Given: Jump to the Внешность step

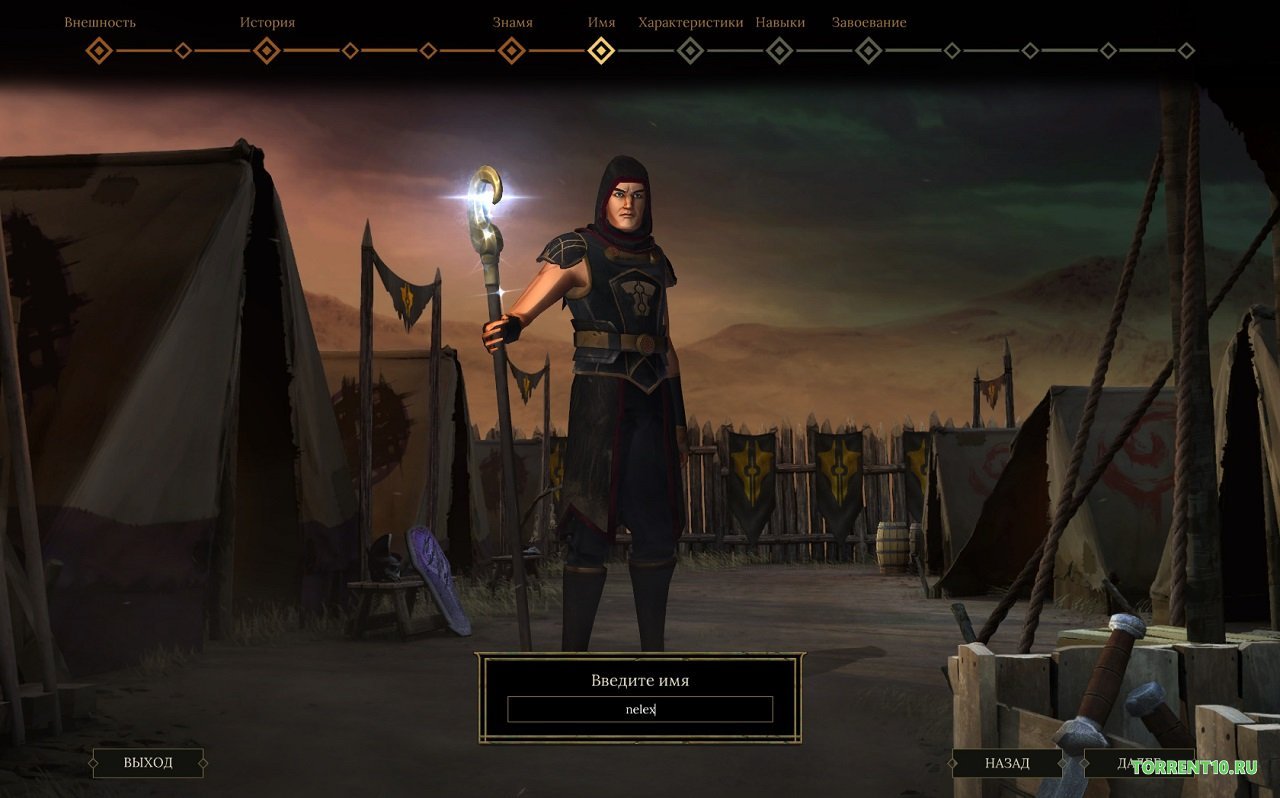Looking at the screenshot, I should click(99, 50).
